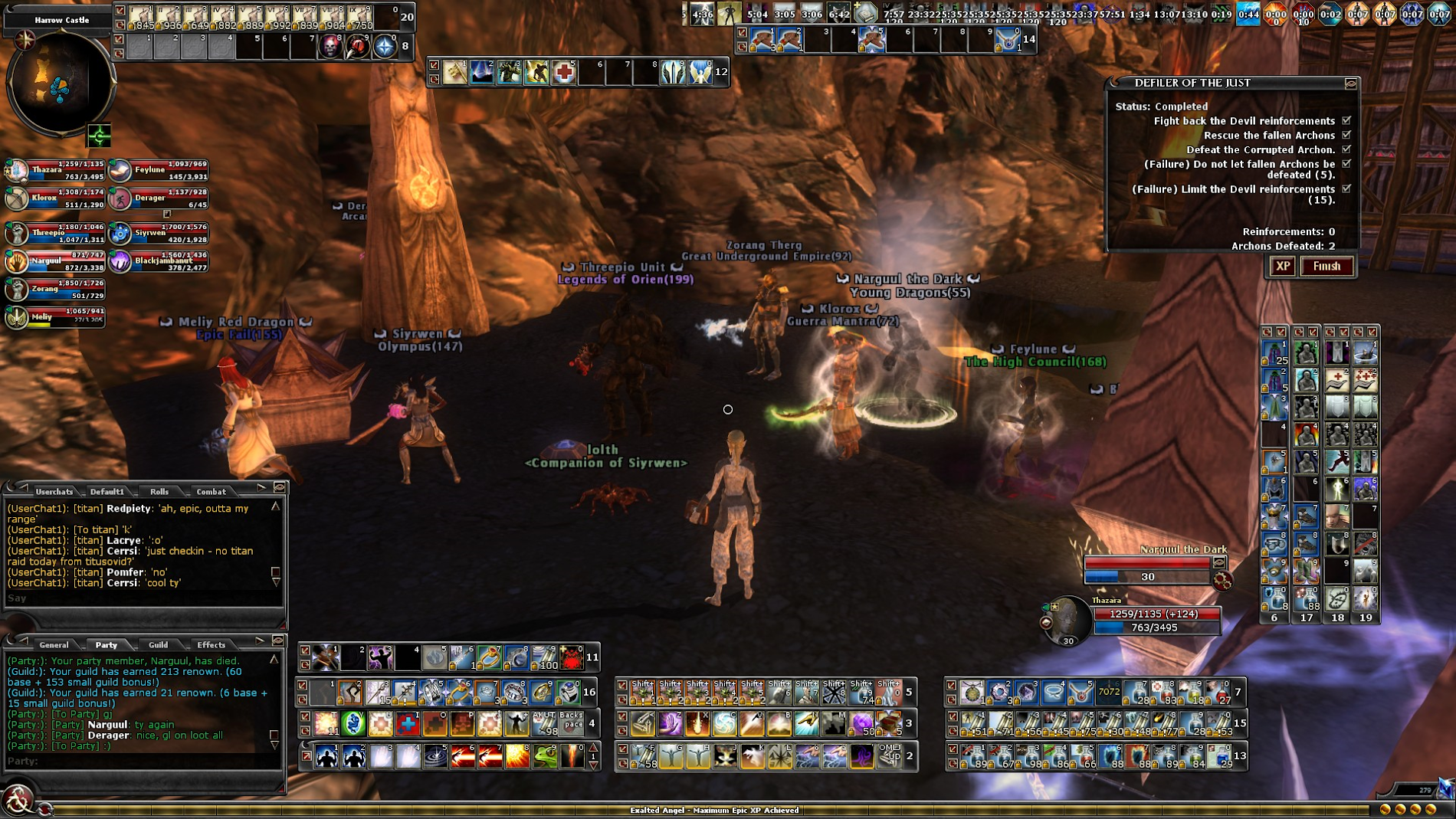Show the Effects chat tab
The image size is (1456, 819).
[x=211, y=645]
